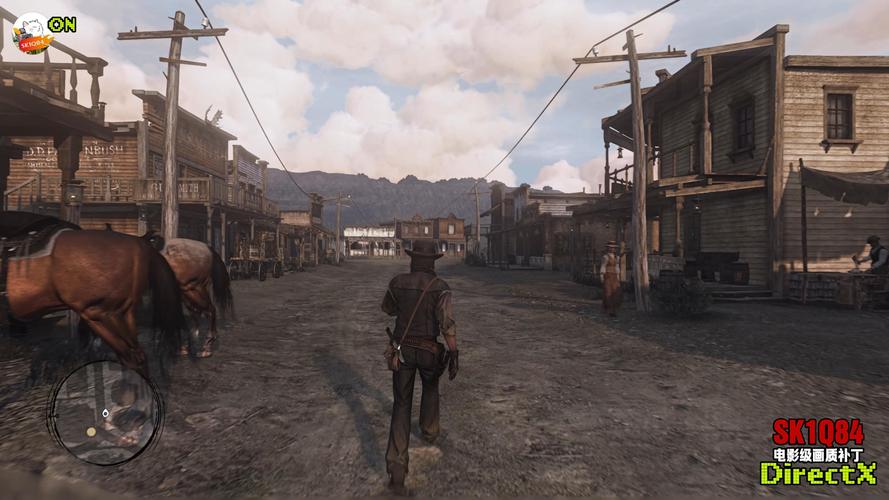Click the circular minimap
Viewport: 889px width, 500px height.
point(103,412)
